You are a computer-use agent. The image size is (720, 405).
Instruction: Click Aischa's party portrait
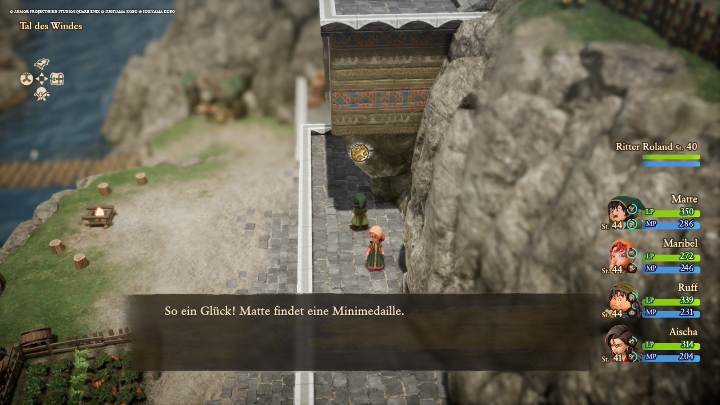622,344
